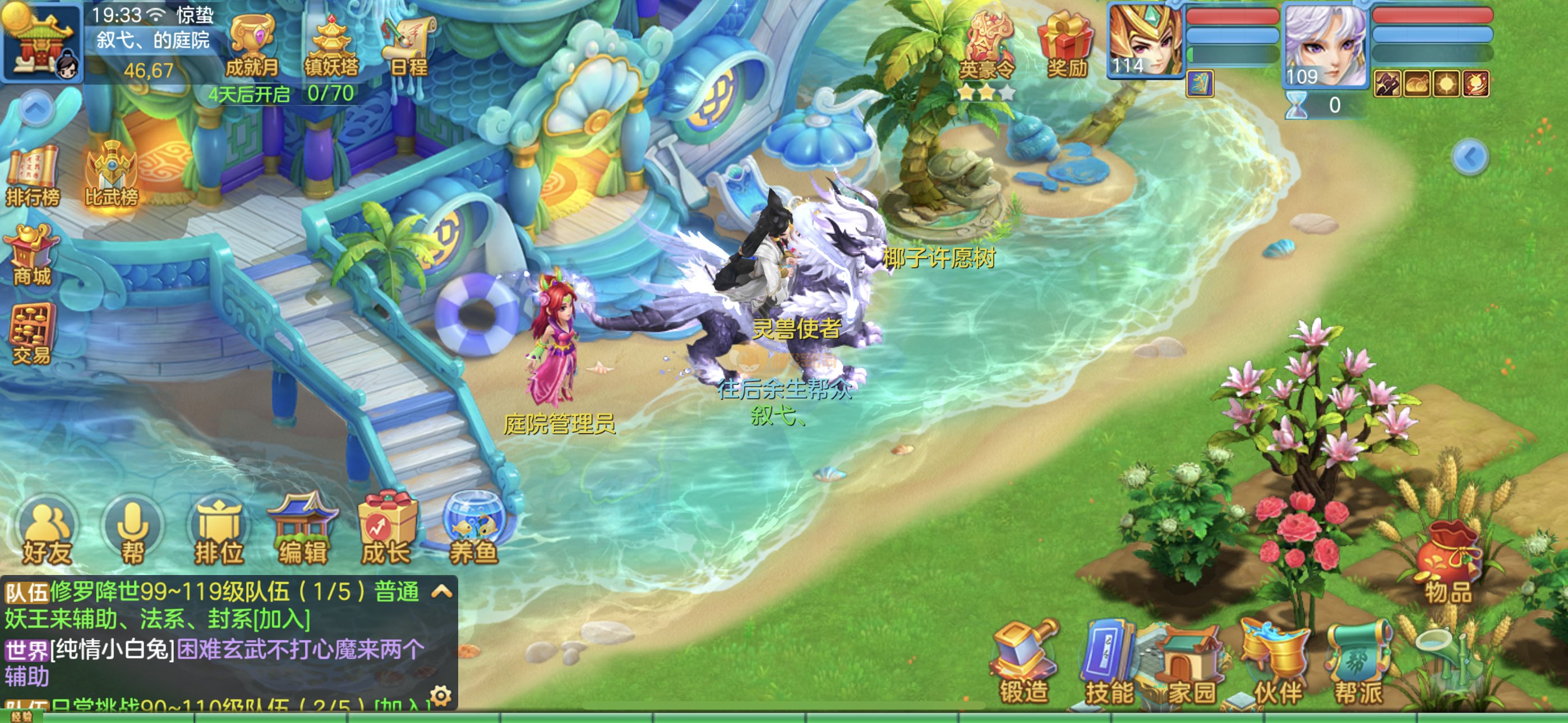This screenshot has height=723, width=1568.
Task: Open the 交易 trading abacus icon
Action: (x=31, y=333)
